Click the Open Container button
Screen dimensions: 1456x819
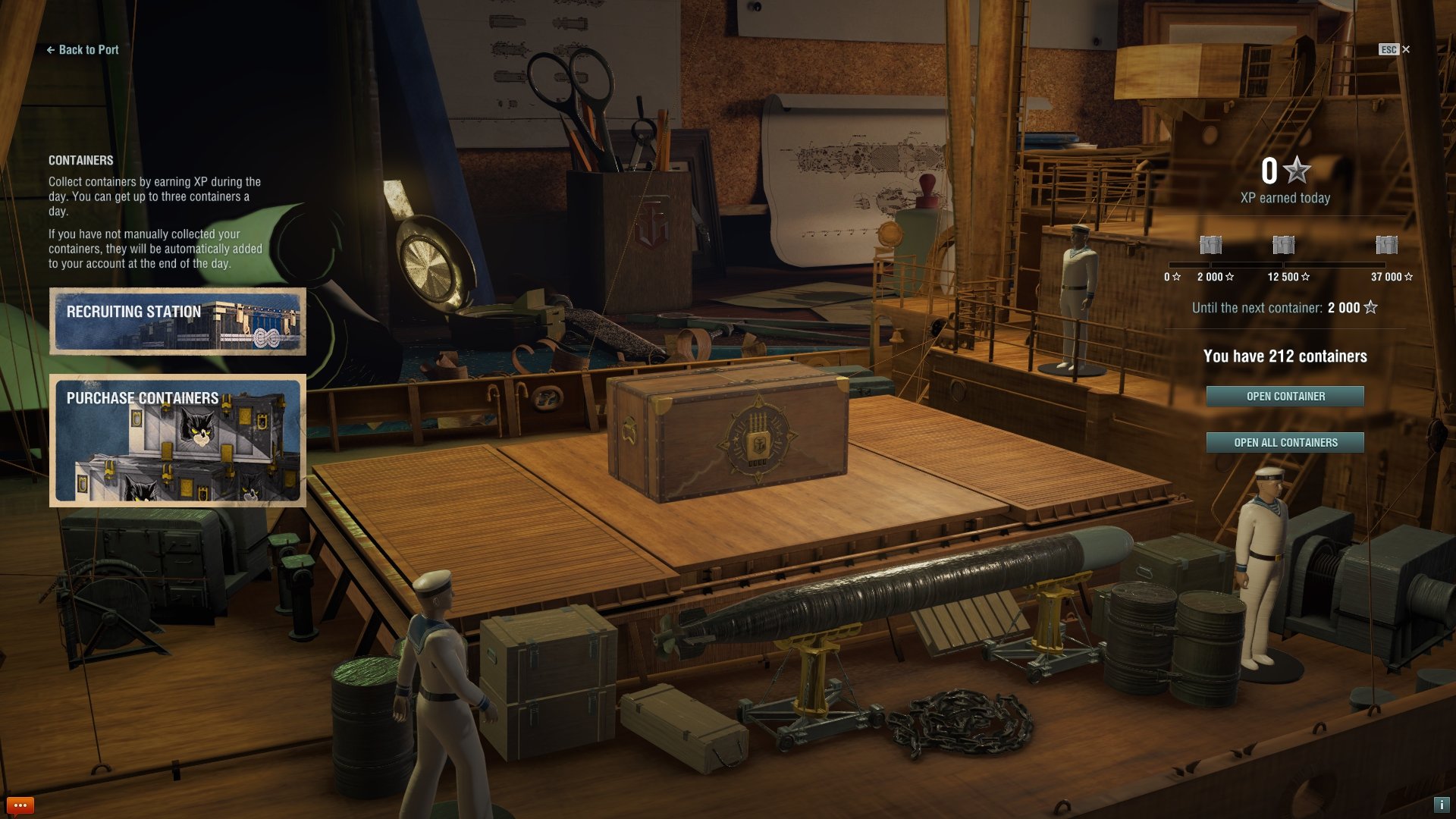pyautogui.click(x=1285, y=397)
